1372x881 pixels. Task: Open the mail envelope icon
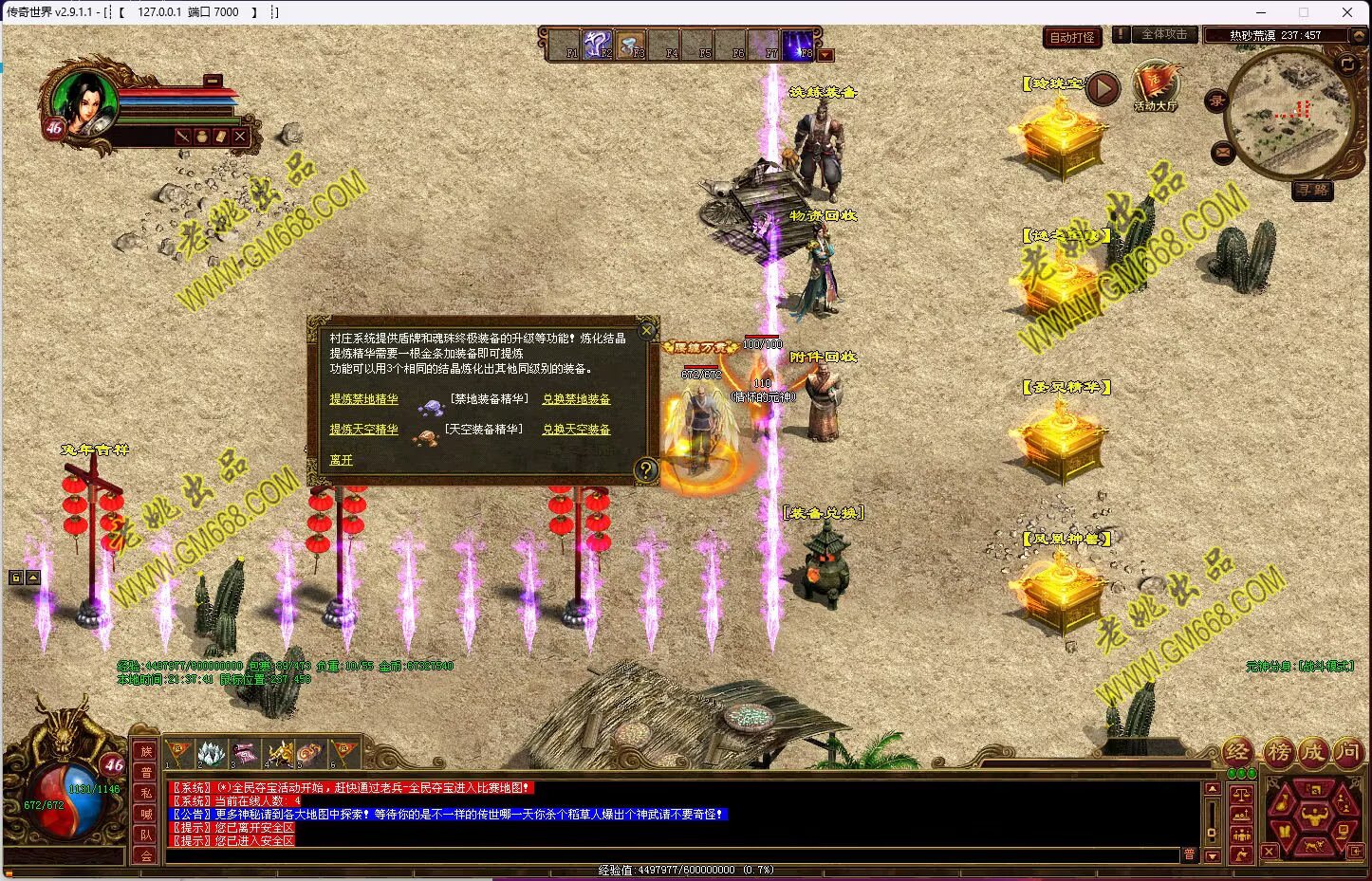pyautogui.click(x=1222, y=152)
